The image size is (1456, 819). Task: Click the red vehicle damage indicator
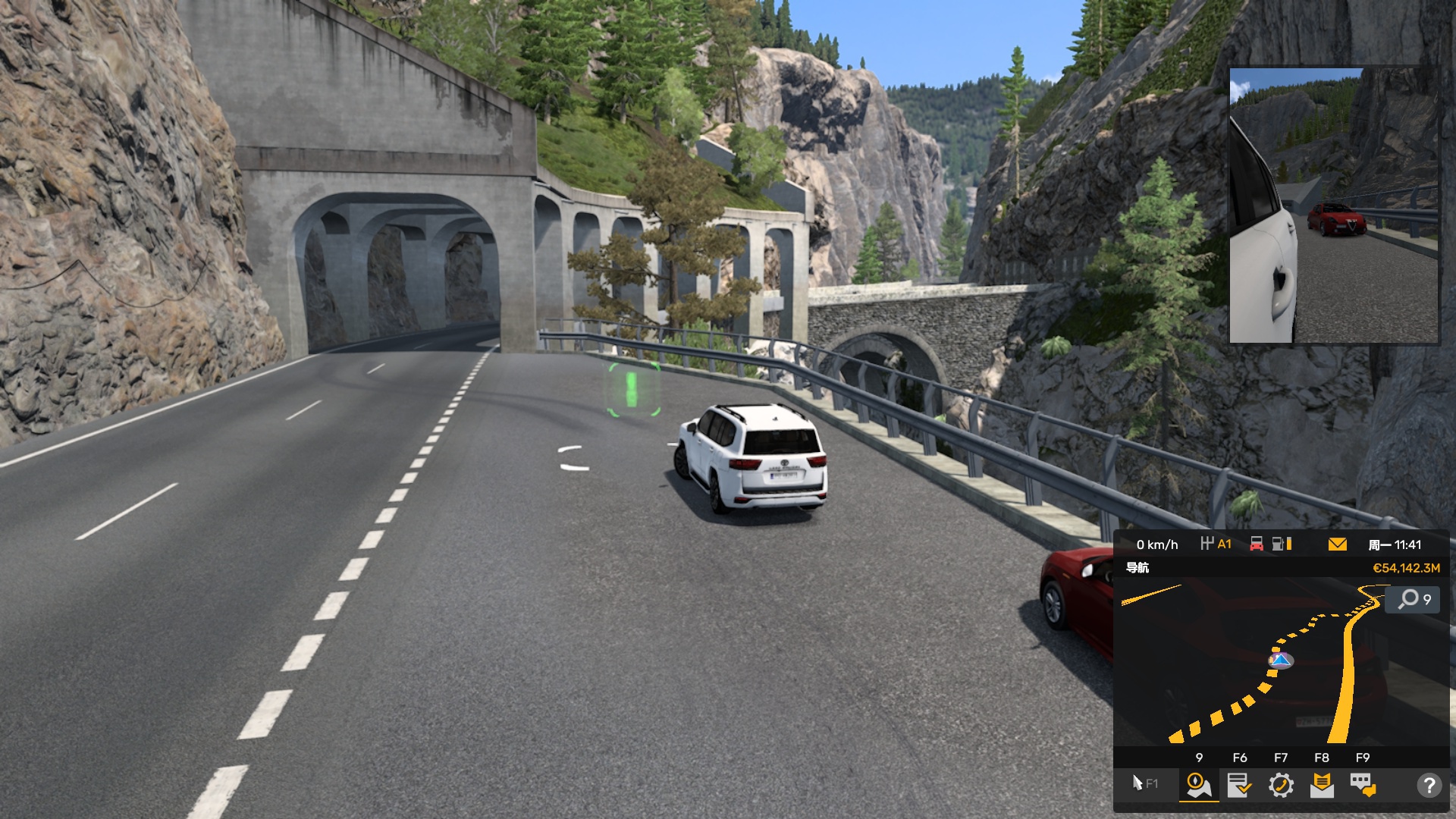[1257, 544]
